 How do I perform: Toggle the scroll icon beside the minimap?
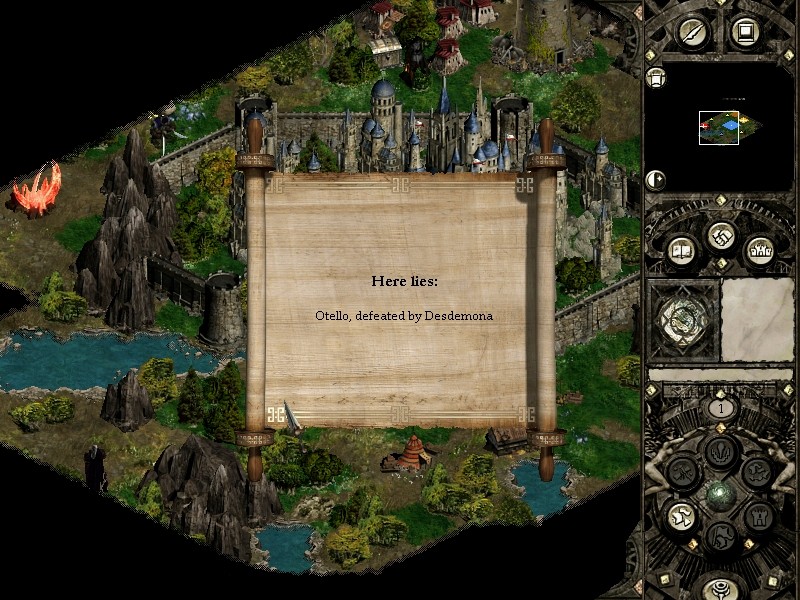(x=656, y=78)
